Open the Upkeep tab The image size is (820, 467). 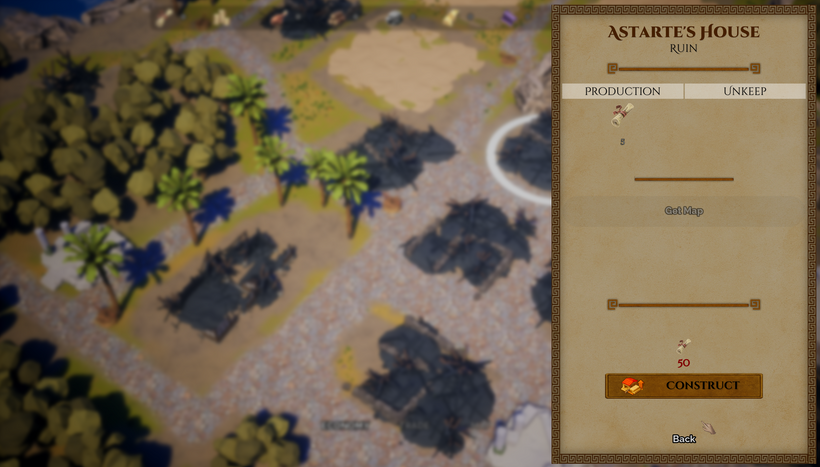745,91
